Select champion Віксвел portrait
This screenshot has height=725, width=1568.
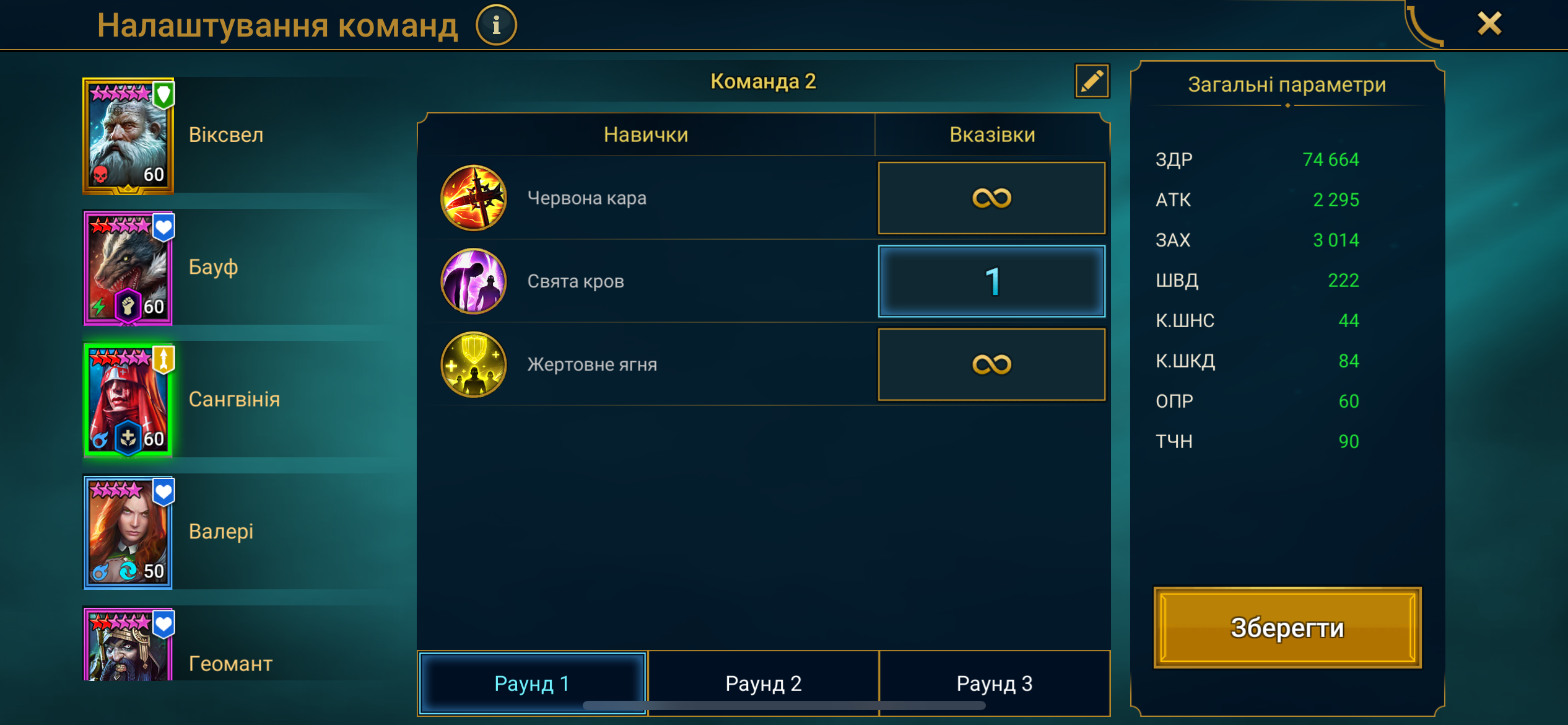tap(128, 136)
